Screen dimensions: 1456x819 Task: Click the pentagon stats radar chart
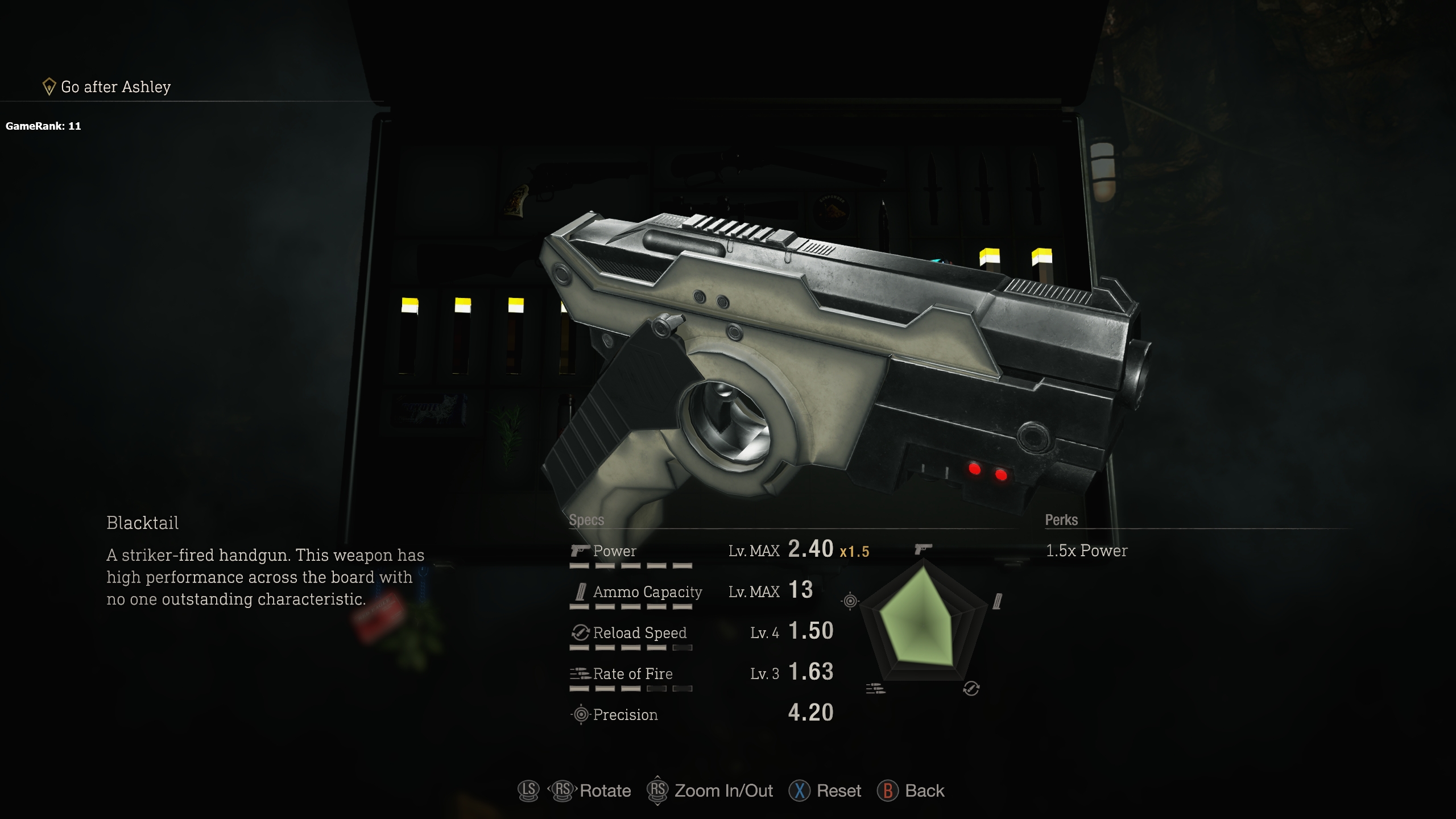coord(923,621)
